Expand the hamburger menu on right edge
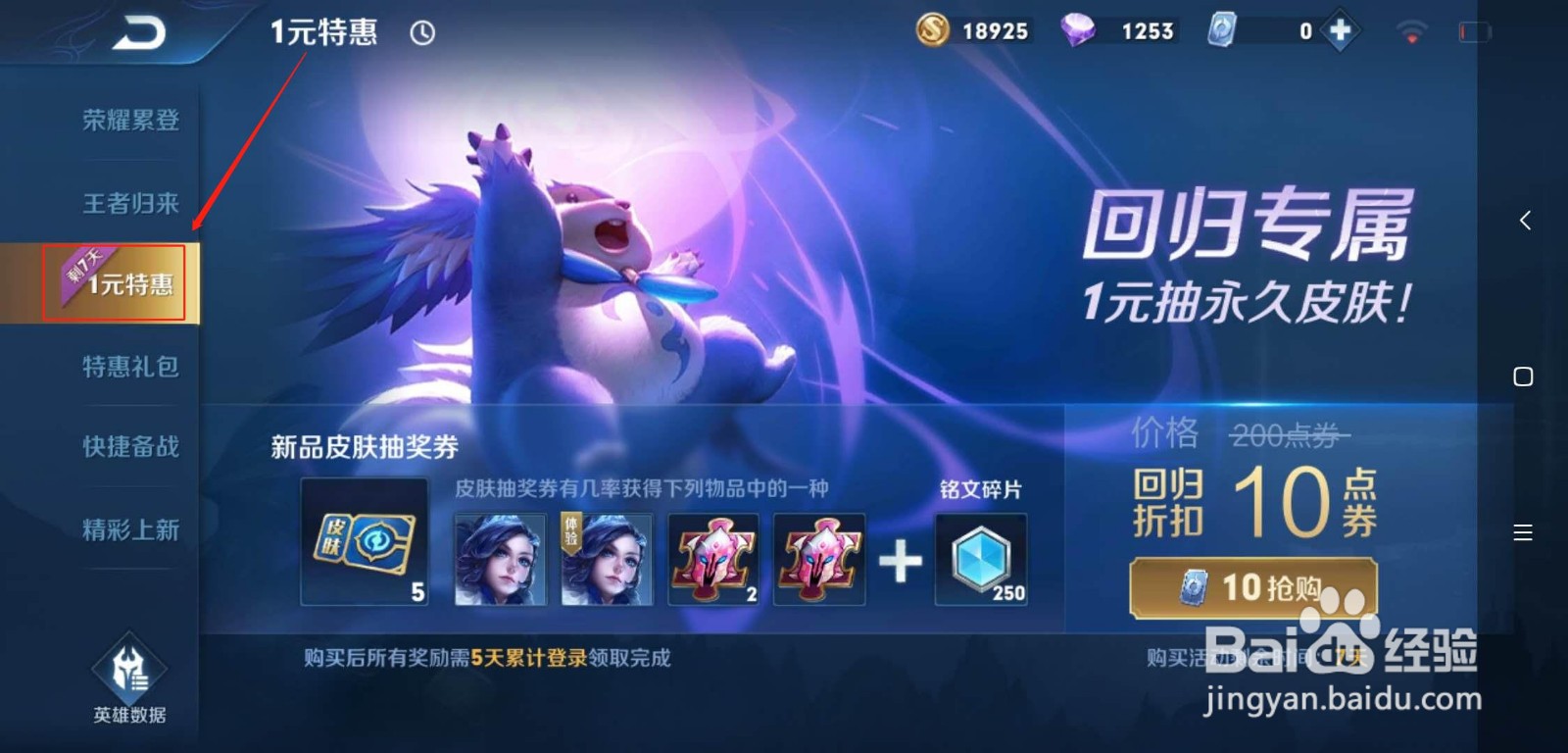The width and height of the screenshot is (1568, 753). click(x=1523, y=532)
